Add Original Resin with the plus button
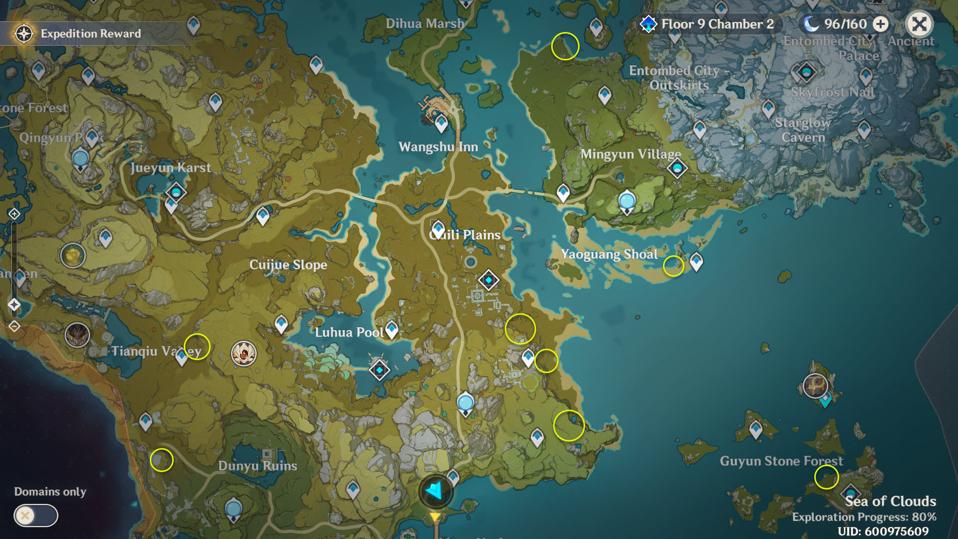This screenshot has width=958, height=539. (880, 24)
